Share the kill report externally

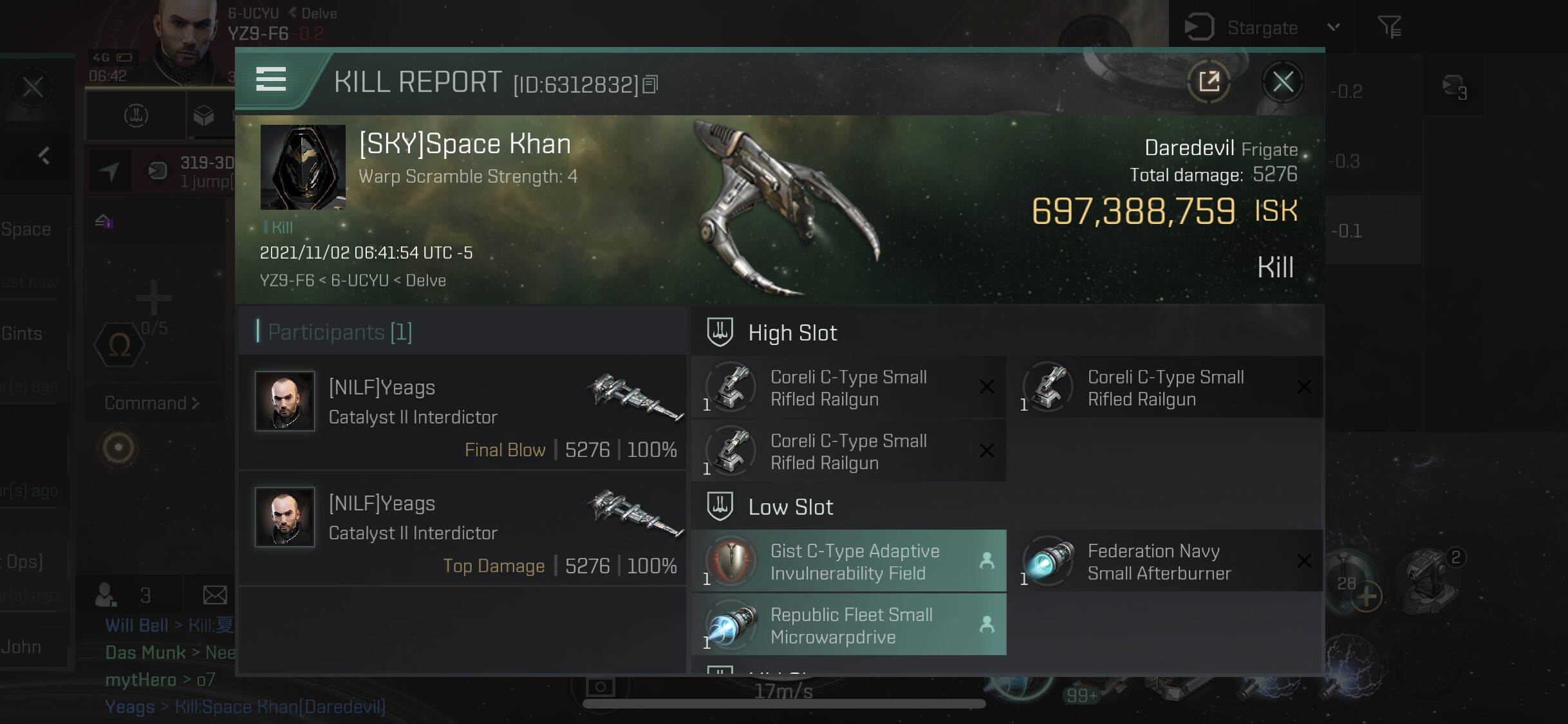click(x=1209, y=82)
